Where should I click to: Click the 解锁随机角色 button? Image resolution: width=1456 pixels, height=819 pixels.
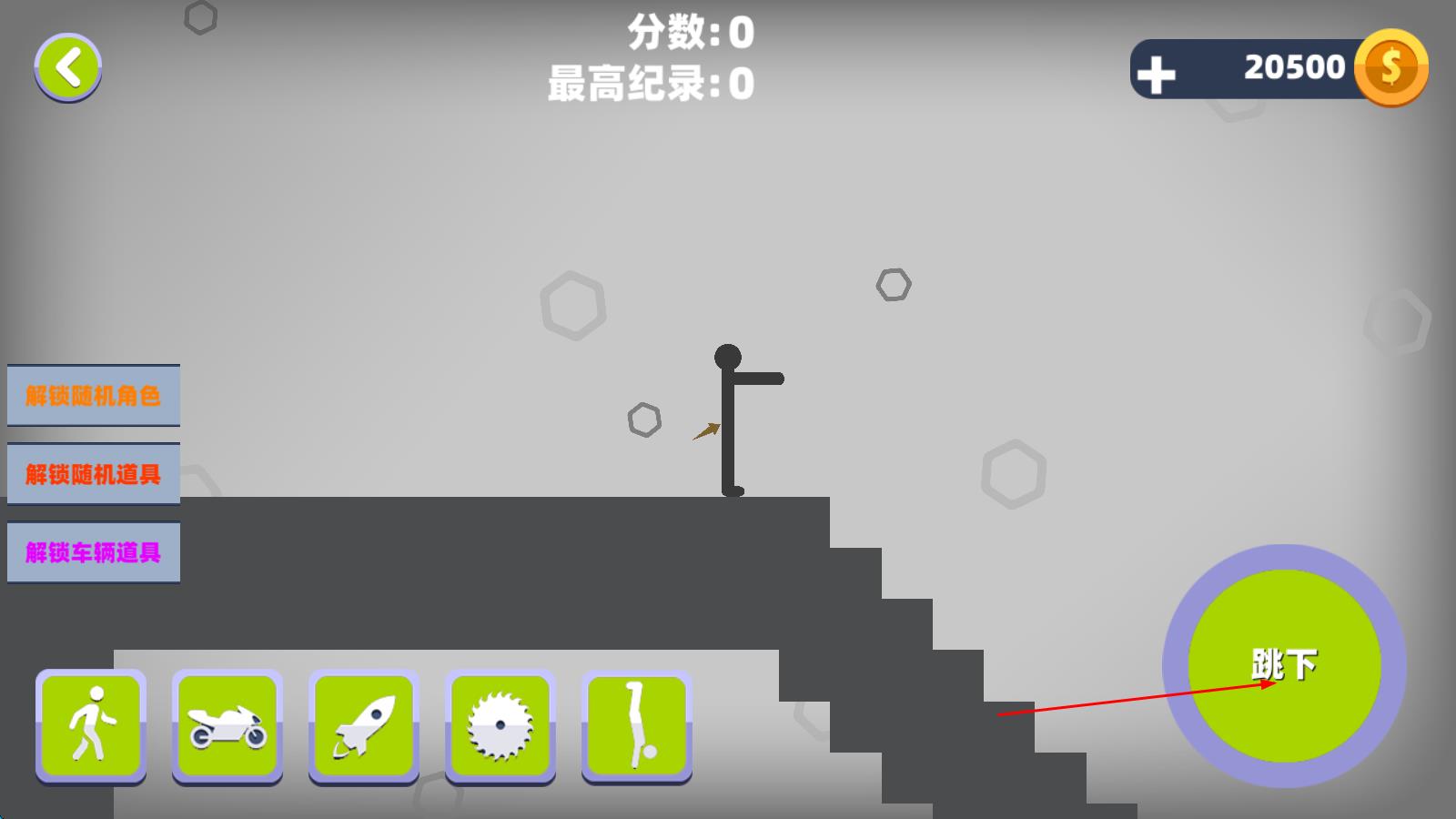point(93,396)
